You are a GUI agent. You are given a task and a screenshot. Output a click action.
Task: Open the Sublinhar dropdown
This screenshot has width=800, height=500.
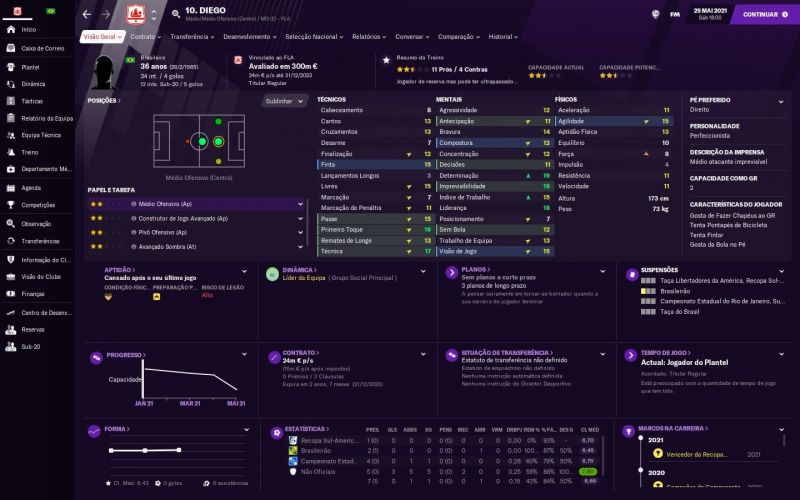(x=284, y=101)
